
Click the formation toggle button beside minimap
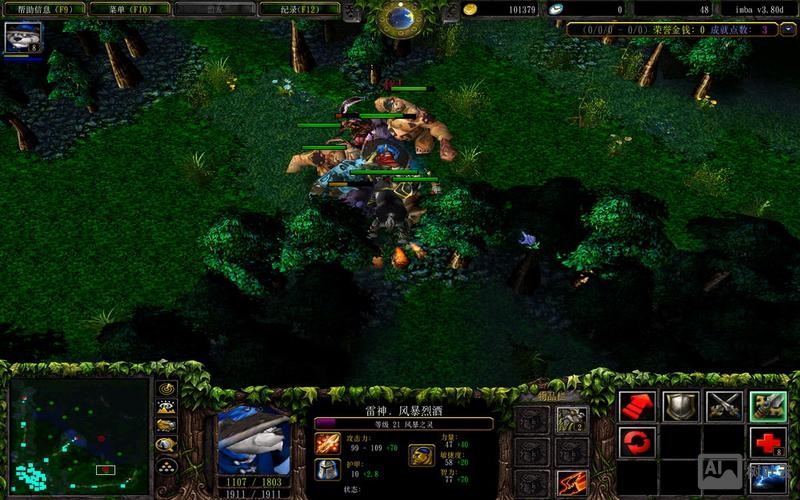pos(167,465)
